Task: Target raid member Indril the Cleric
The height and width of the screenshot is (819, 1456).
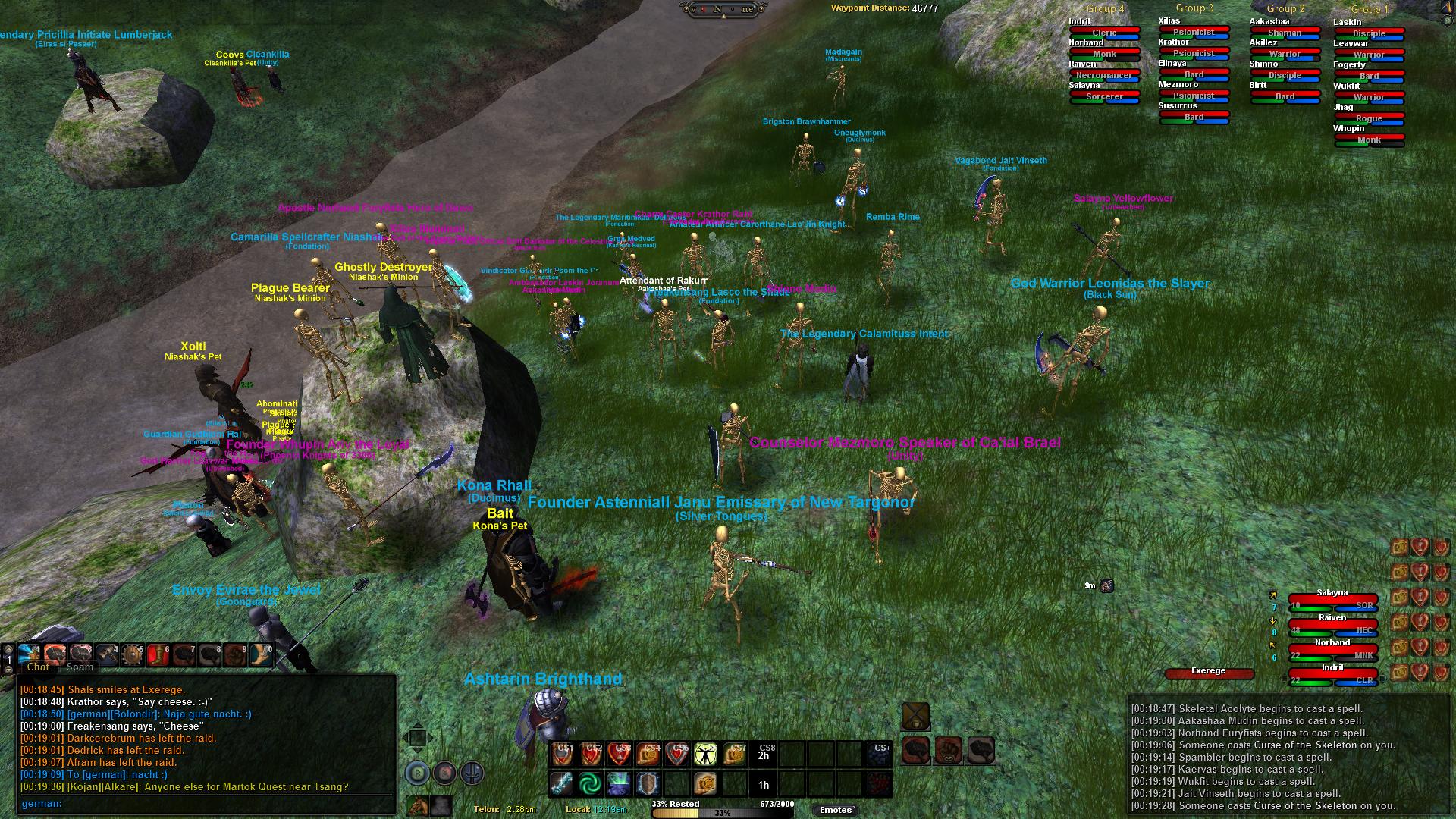Action: (x=1104, y=33)
